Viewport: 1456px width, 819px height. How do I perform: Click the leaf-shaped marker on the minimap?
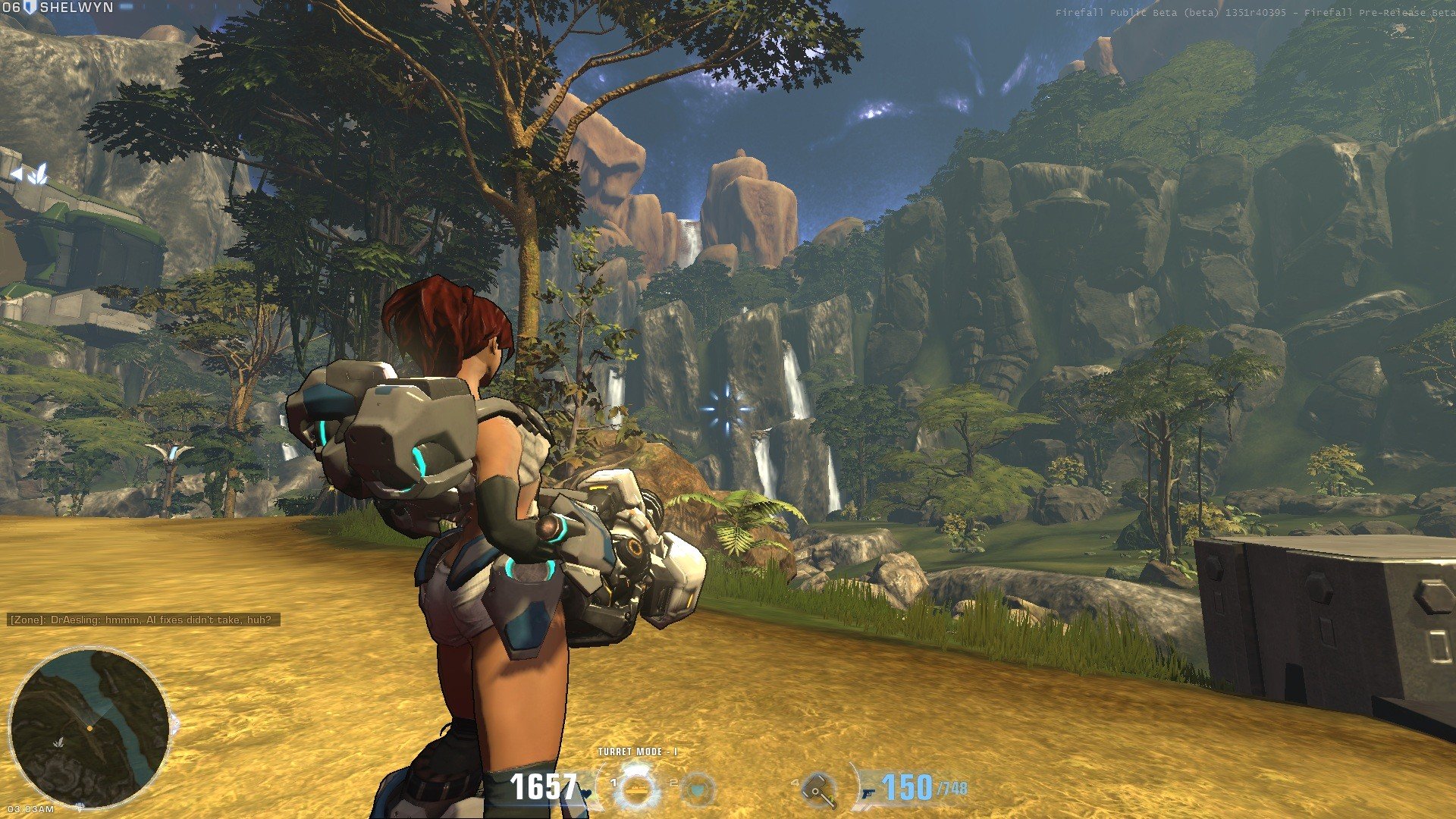click(x=58, y=742)
